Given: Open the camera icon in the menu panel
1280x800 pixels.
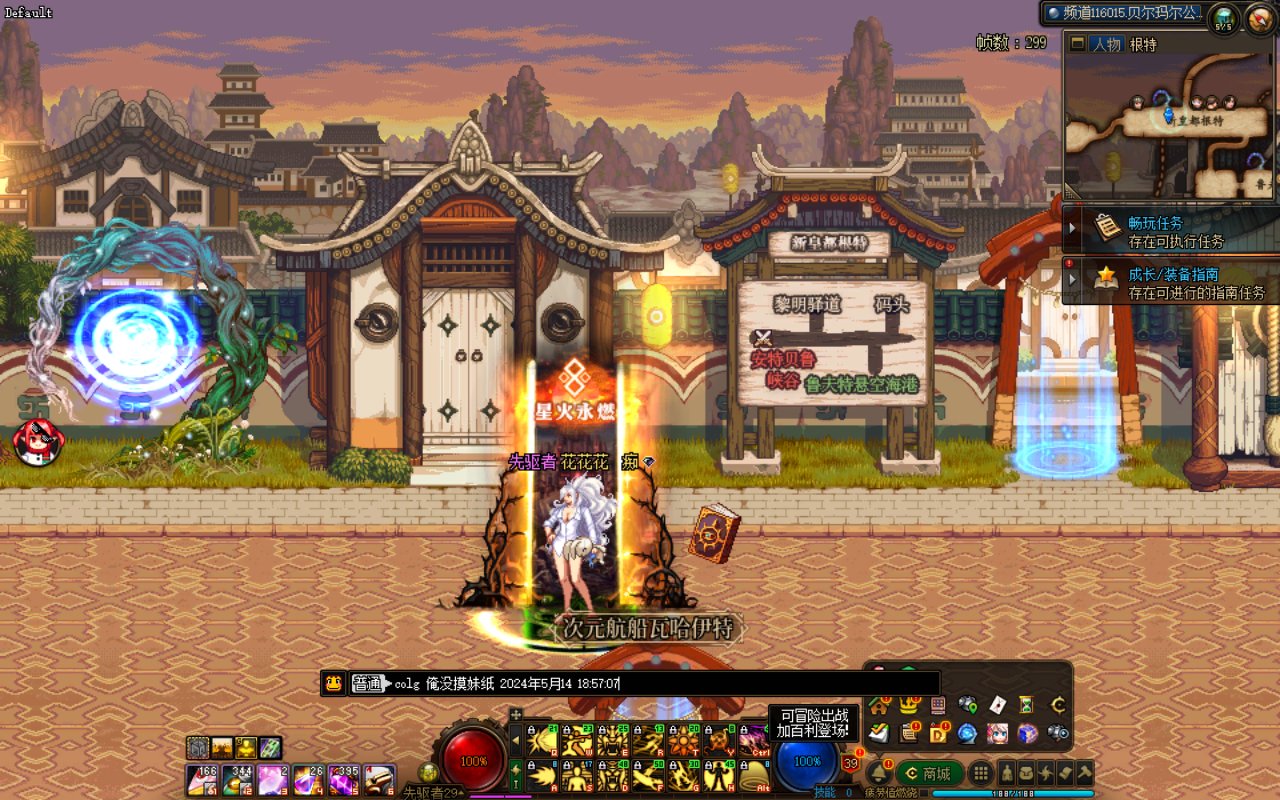Looking at the screenshot, I should [x=1057, y=733].
